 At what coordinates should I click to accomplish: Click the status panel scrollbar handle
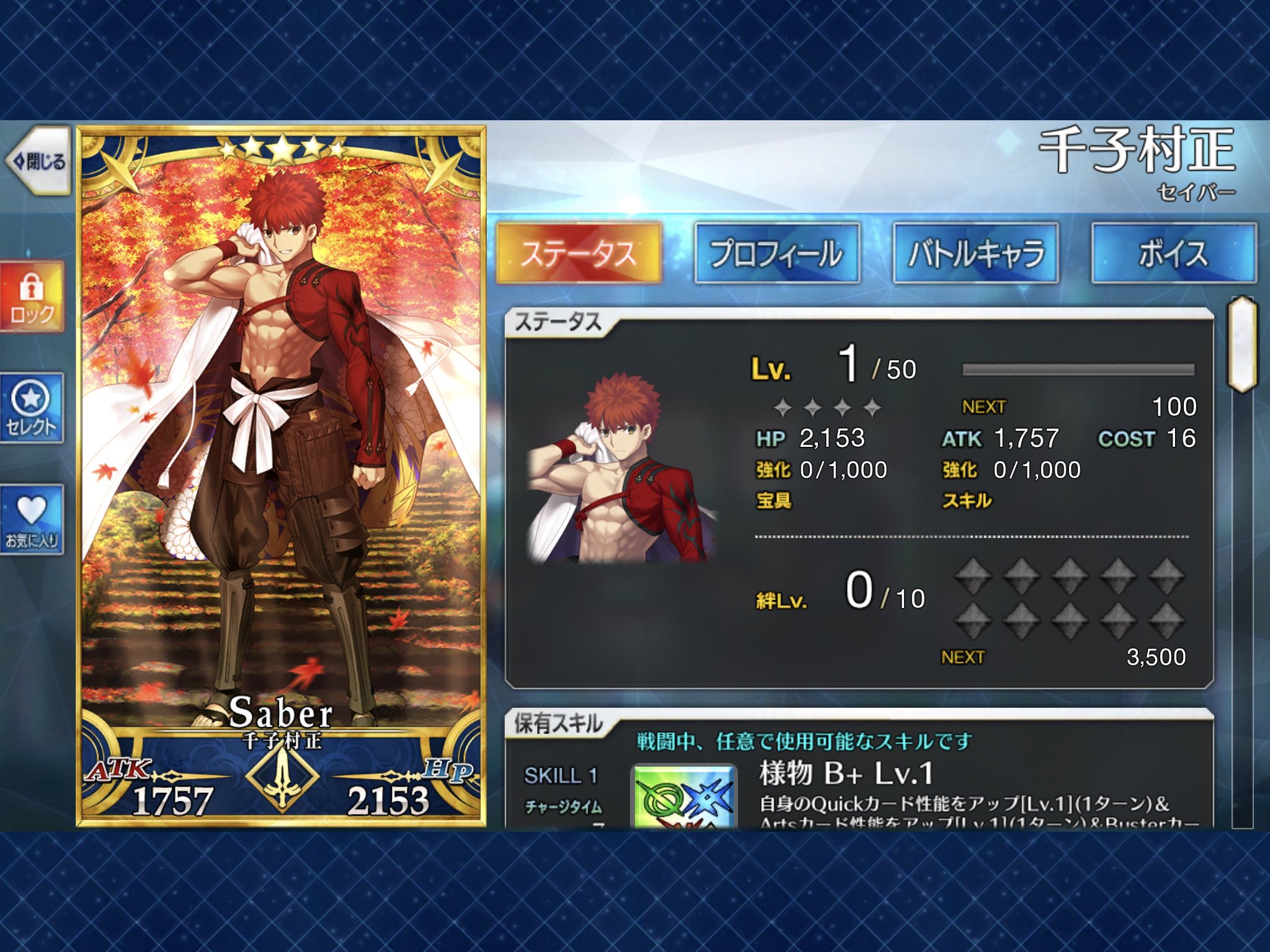(x=1242, y=345)
